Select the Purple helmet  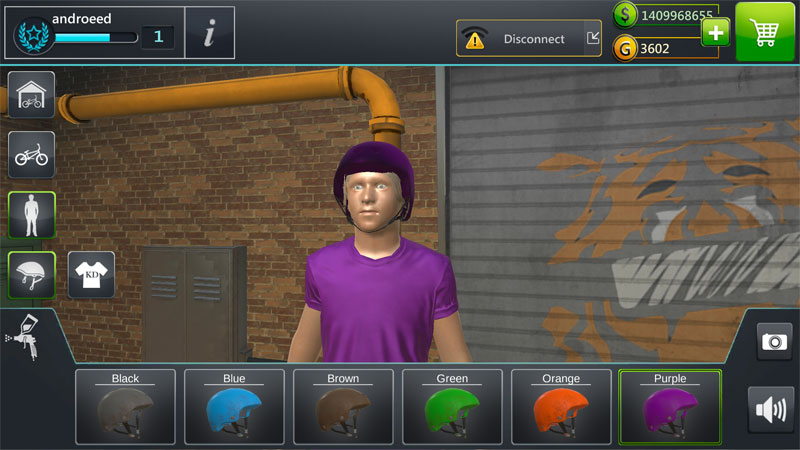pos(670,407)
